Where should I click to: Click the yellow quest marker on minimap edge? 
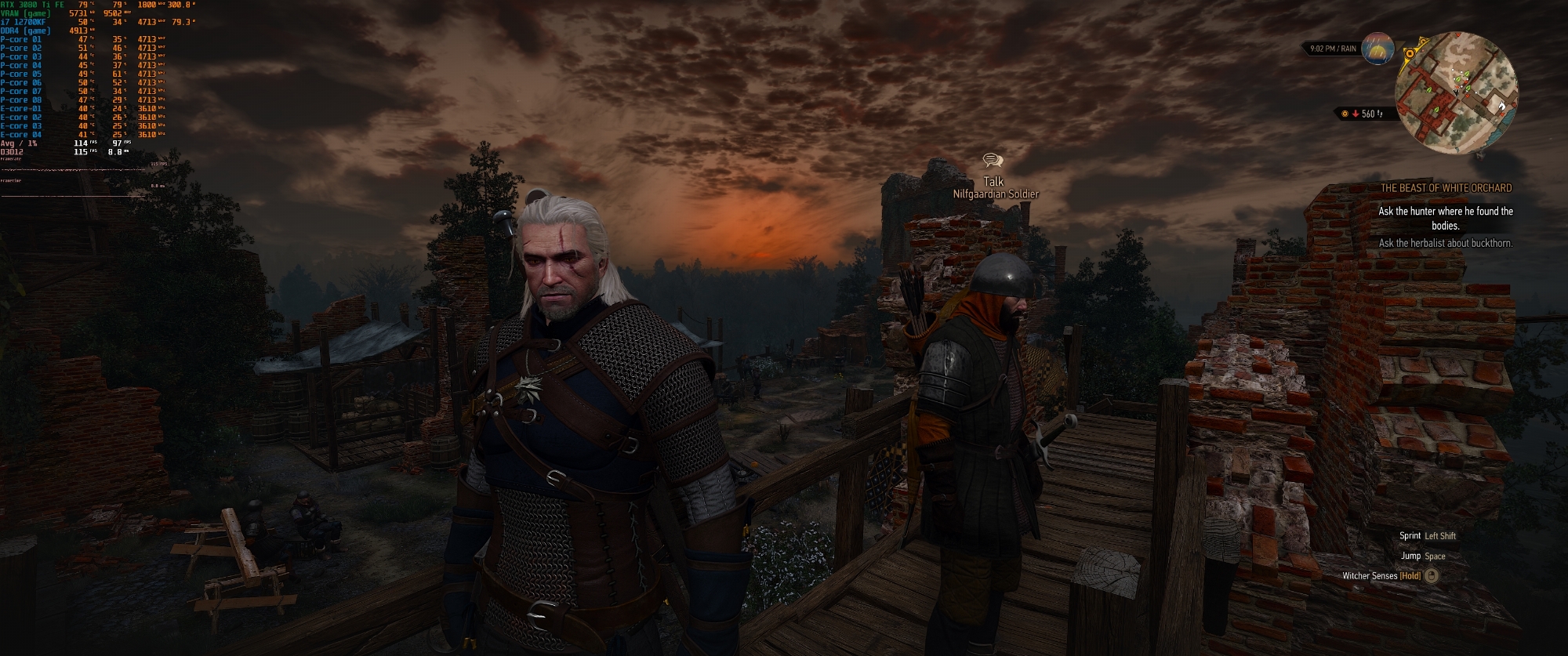point(1409,54)
